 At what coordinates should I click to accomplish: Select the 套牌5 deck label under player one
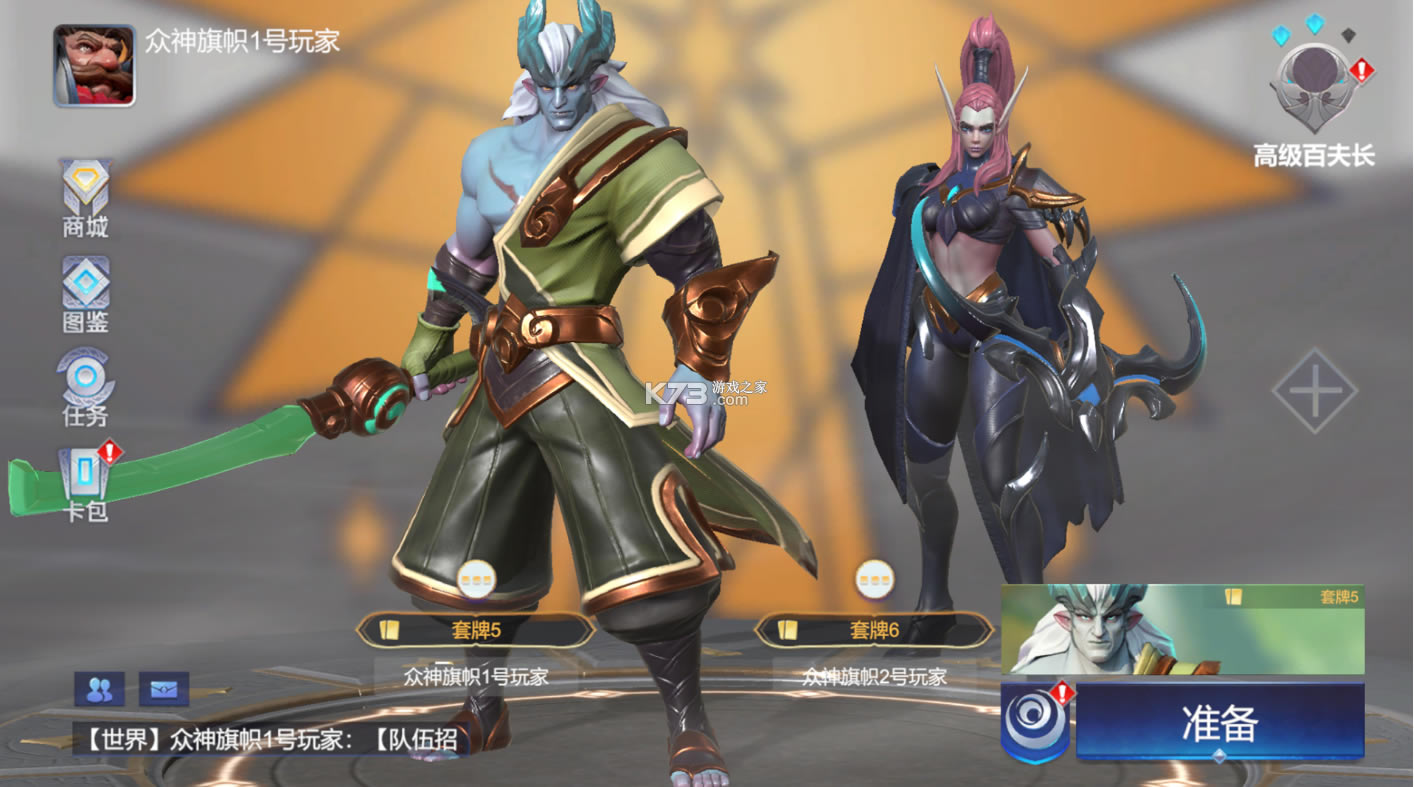coord(476,630)
